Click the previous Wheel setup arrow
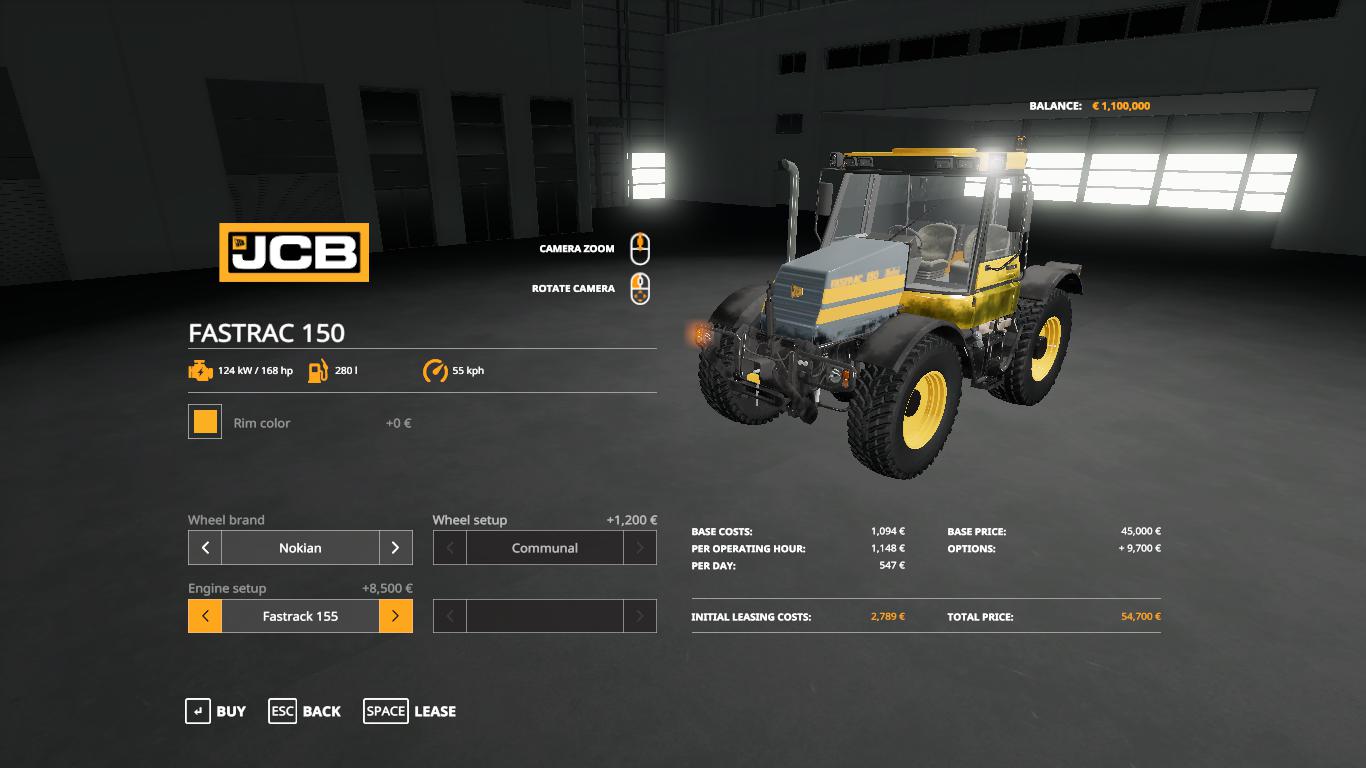The width and height of the screenshot is (1366, 768). [450, 548]
